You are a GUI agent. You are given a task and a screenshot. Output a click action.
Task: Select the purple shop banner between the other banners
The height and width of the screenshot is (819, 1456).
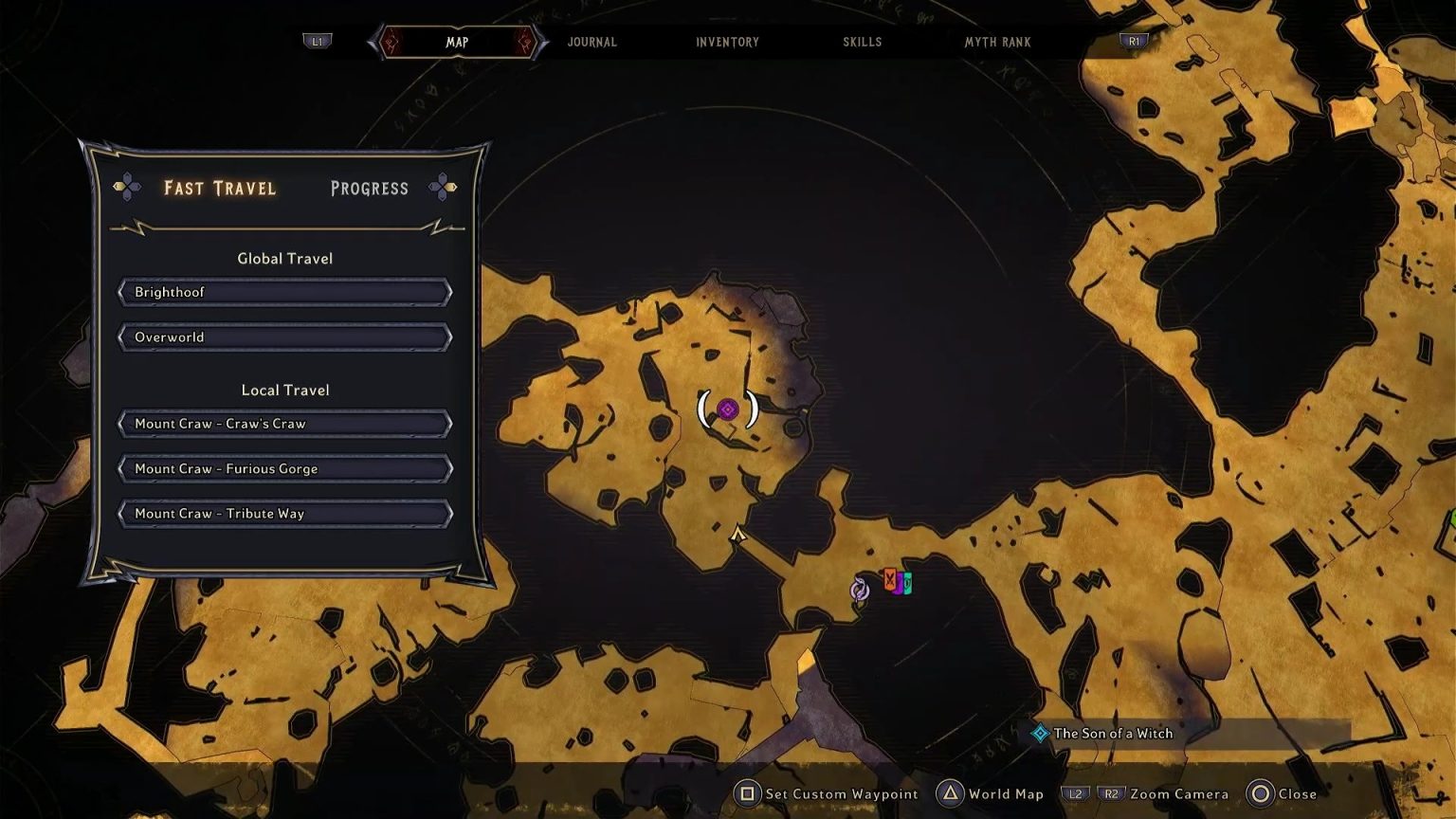point(899,586)
